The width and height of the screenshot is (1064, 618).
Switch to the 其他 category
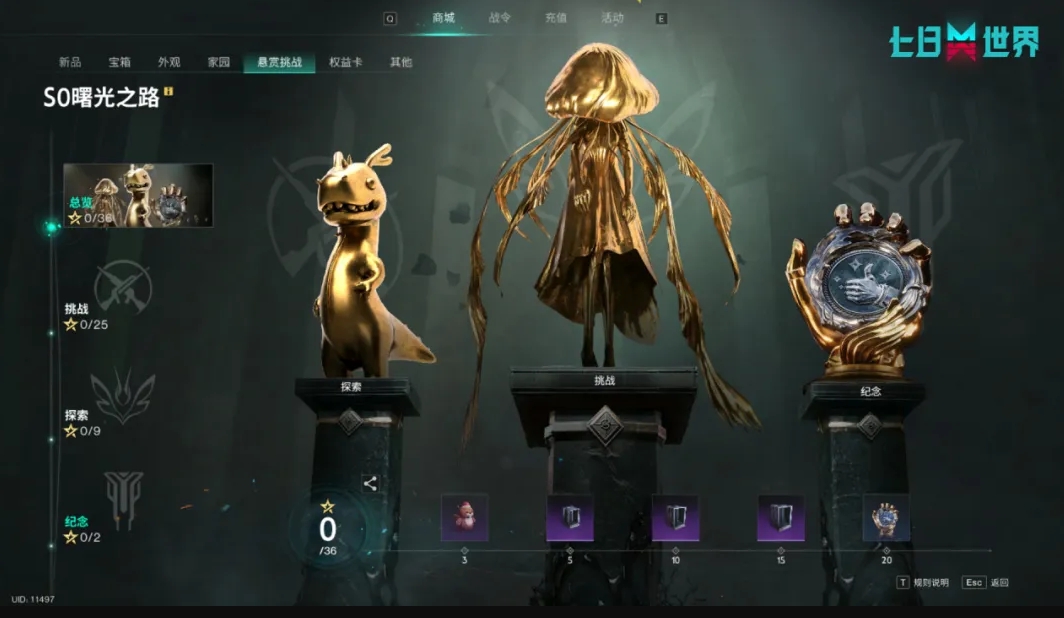tap(400, 62)
